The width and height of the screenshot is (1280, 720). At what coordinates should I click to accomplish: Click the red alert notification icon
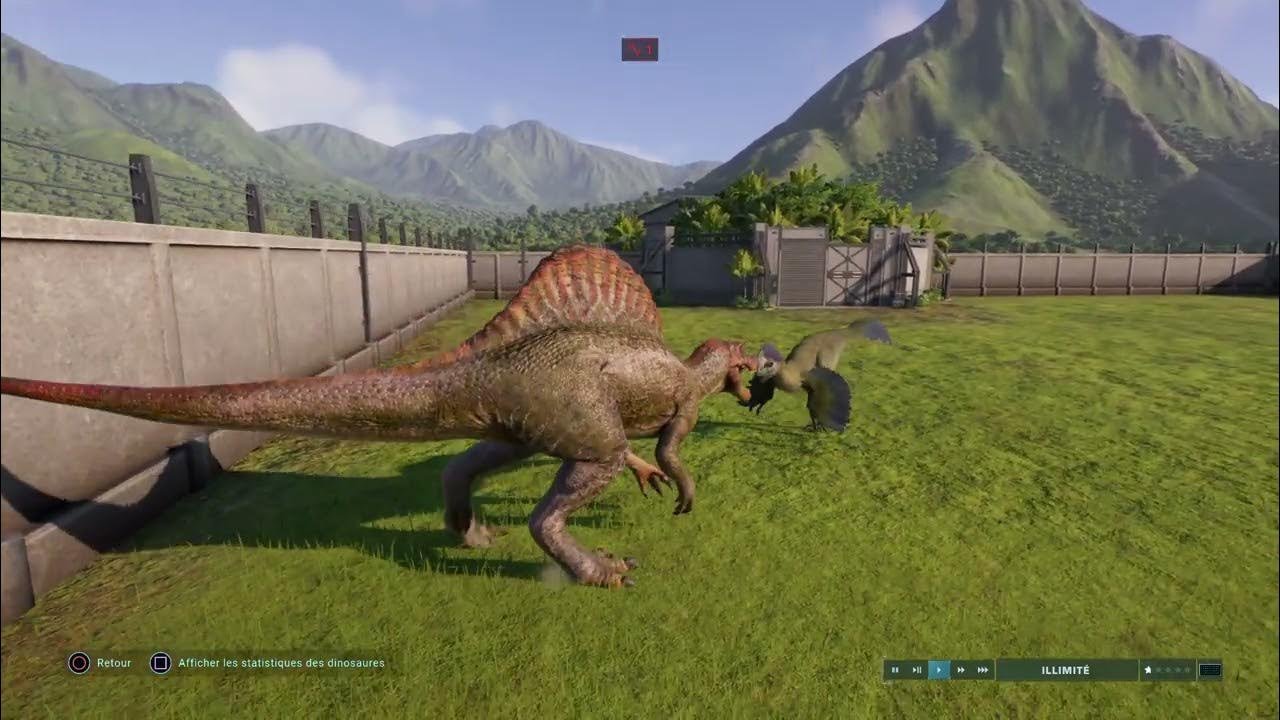pyautogui.click(x=640, y=49)
